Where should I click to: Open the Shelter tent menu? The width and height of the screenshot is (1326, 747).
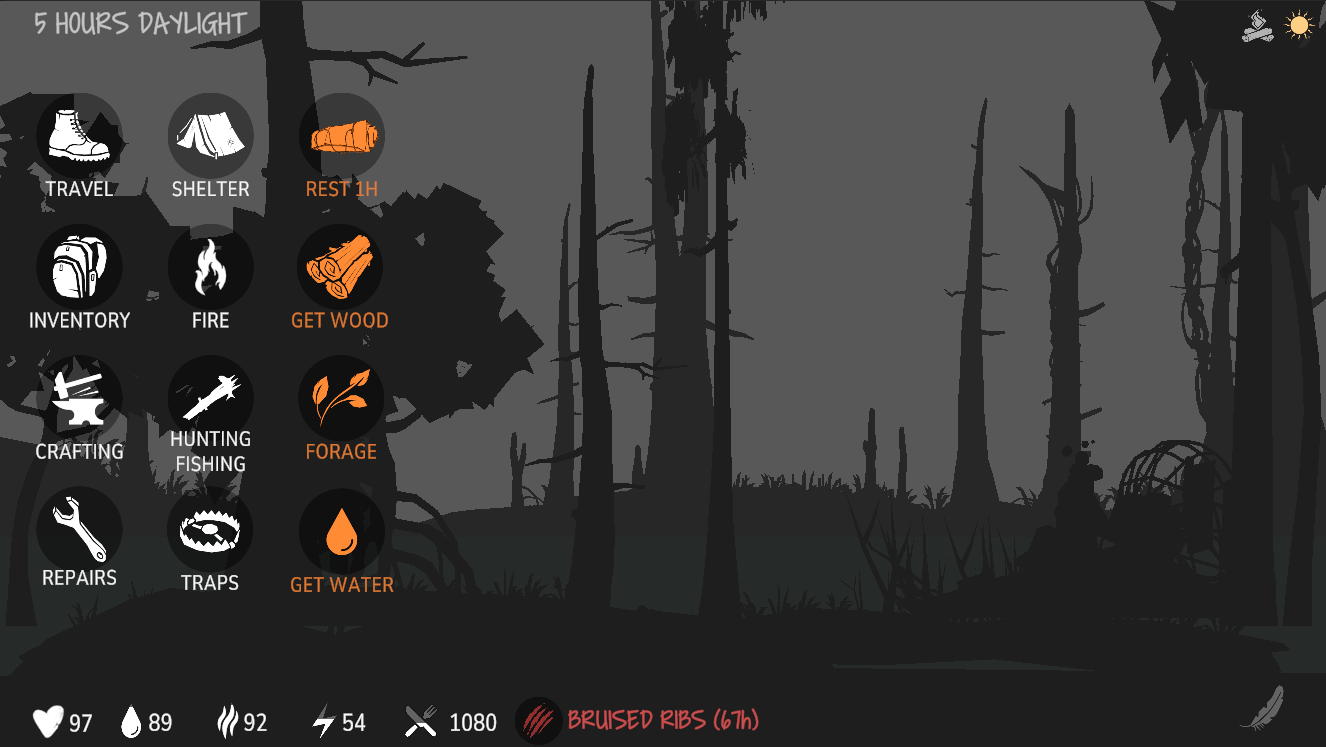pos(210,134)
